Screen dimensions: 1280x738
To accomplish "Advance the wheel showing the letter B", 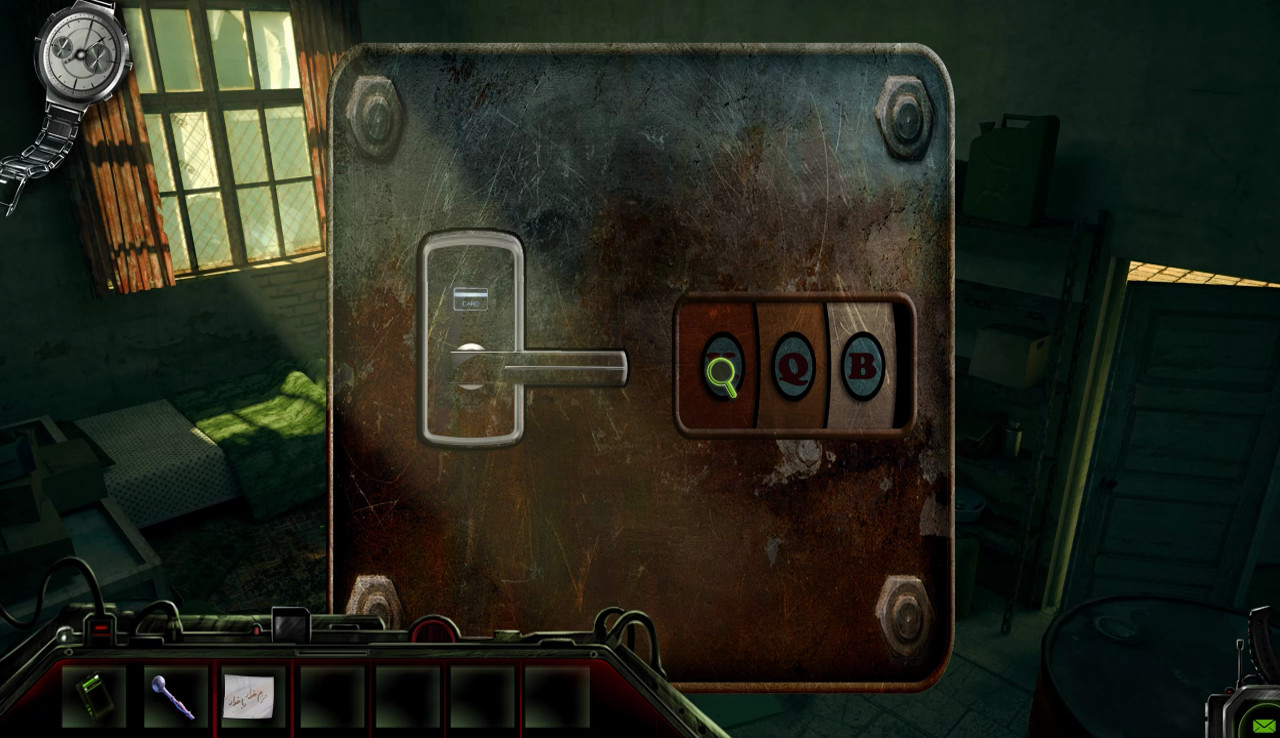I will tap(860, 368).
